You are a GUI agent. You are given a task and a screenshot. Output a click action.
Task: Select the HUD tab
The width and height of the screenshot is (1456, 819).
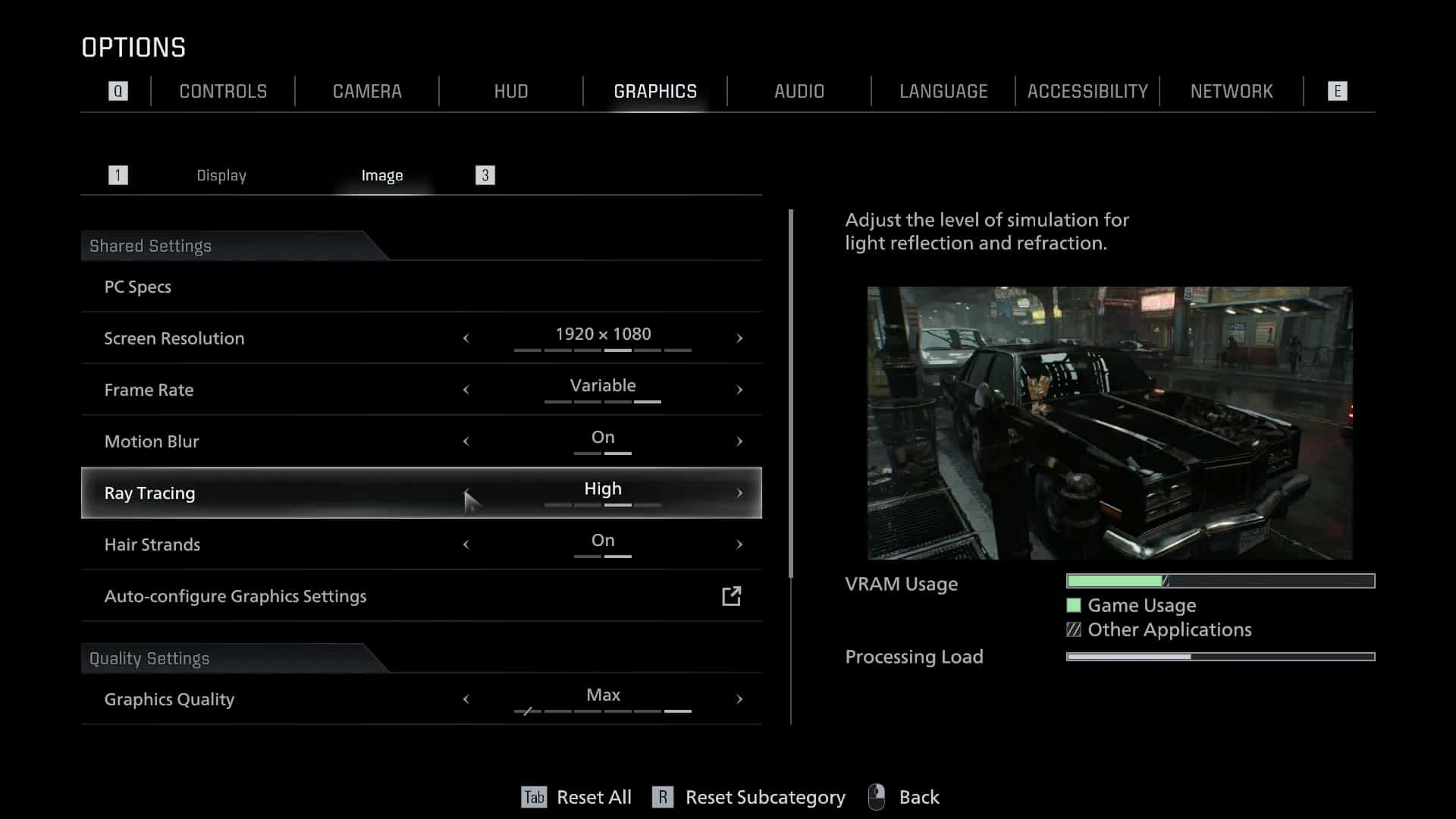[x=511, y=92]
